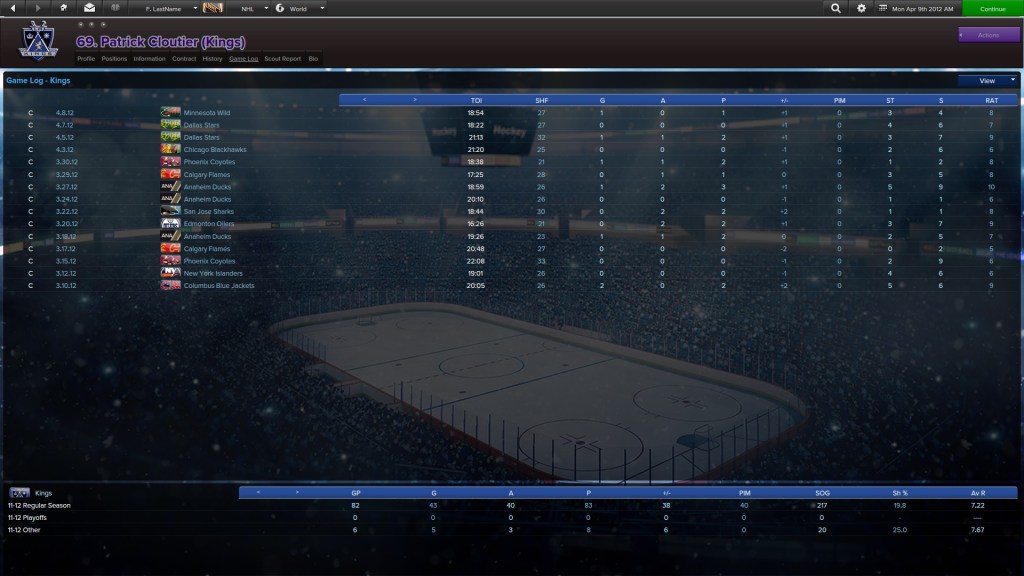Expand the View dropdown

987,81
